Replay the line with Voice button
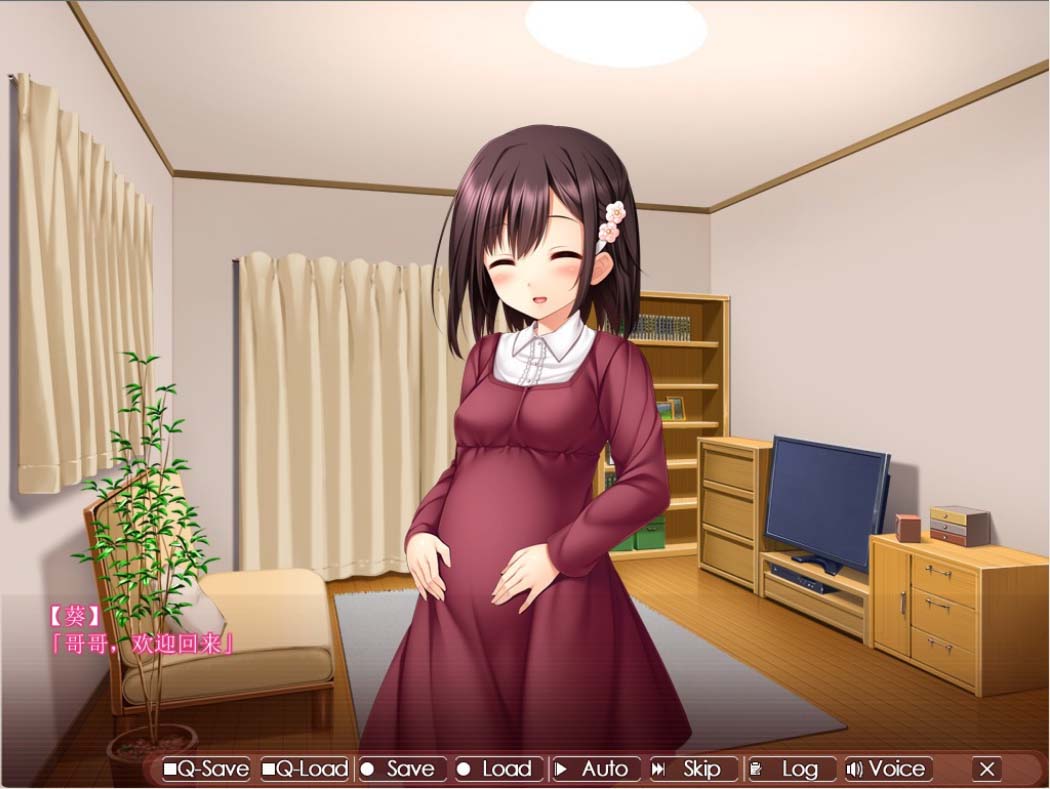The image size is (1050, 789). click(x=887, y=769)
